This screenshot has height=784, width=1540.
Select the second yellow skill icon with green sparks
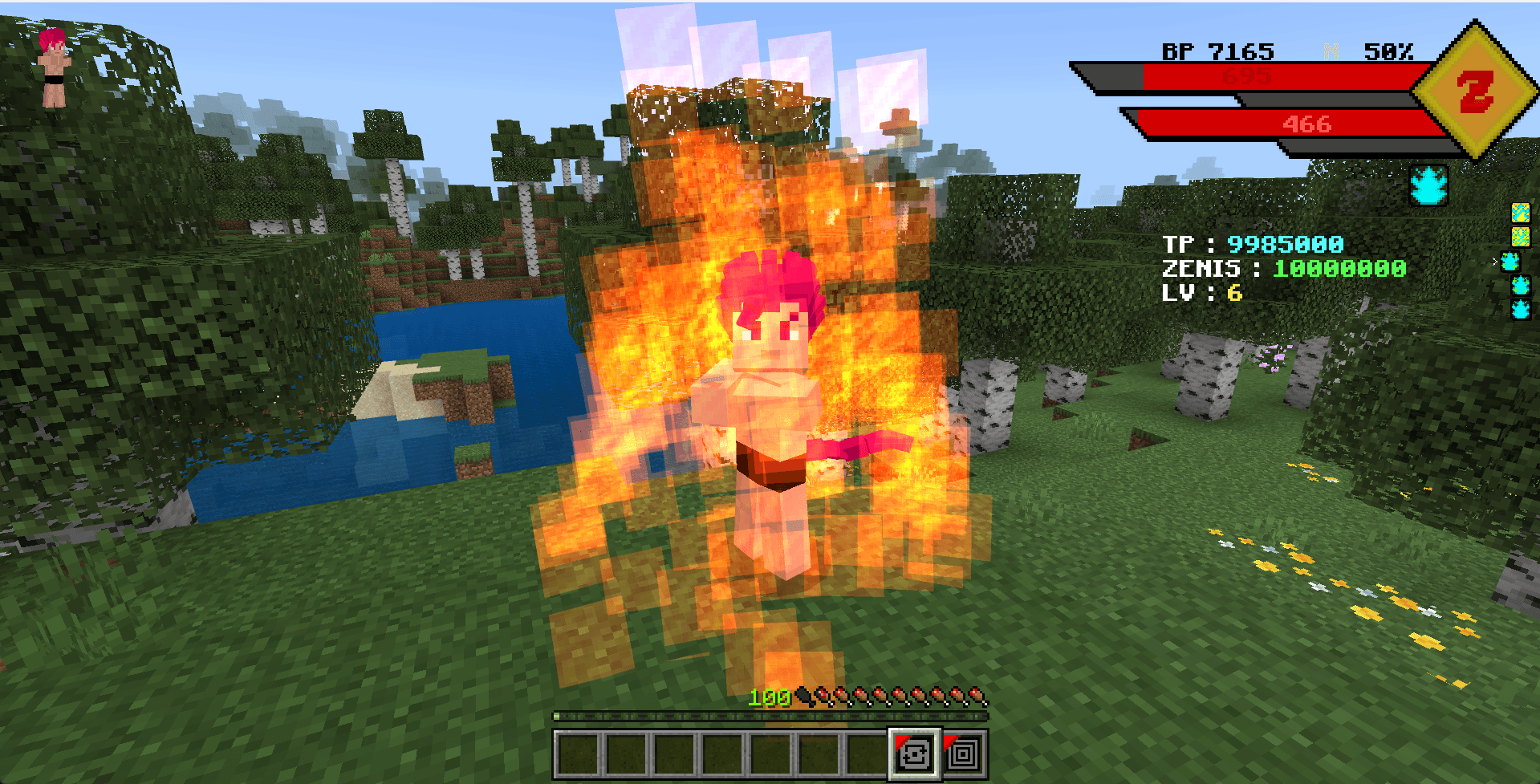point(1521,236)
